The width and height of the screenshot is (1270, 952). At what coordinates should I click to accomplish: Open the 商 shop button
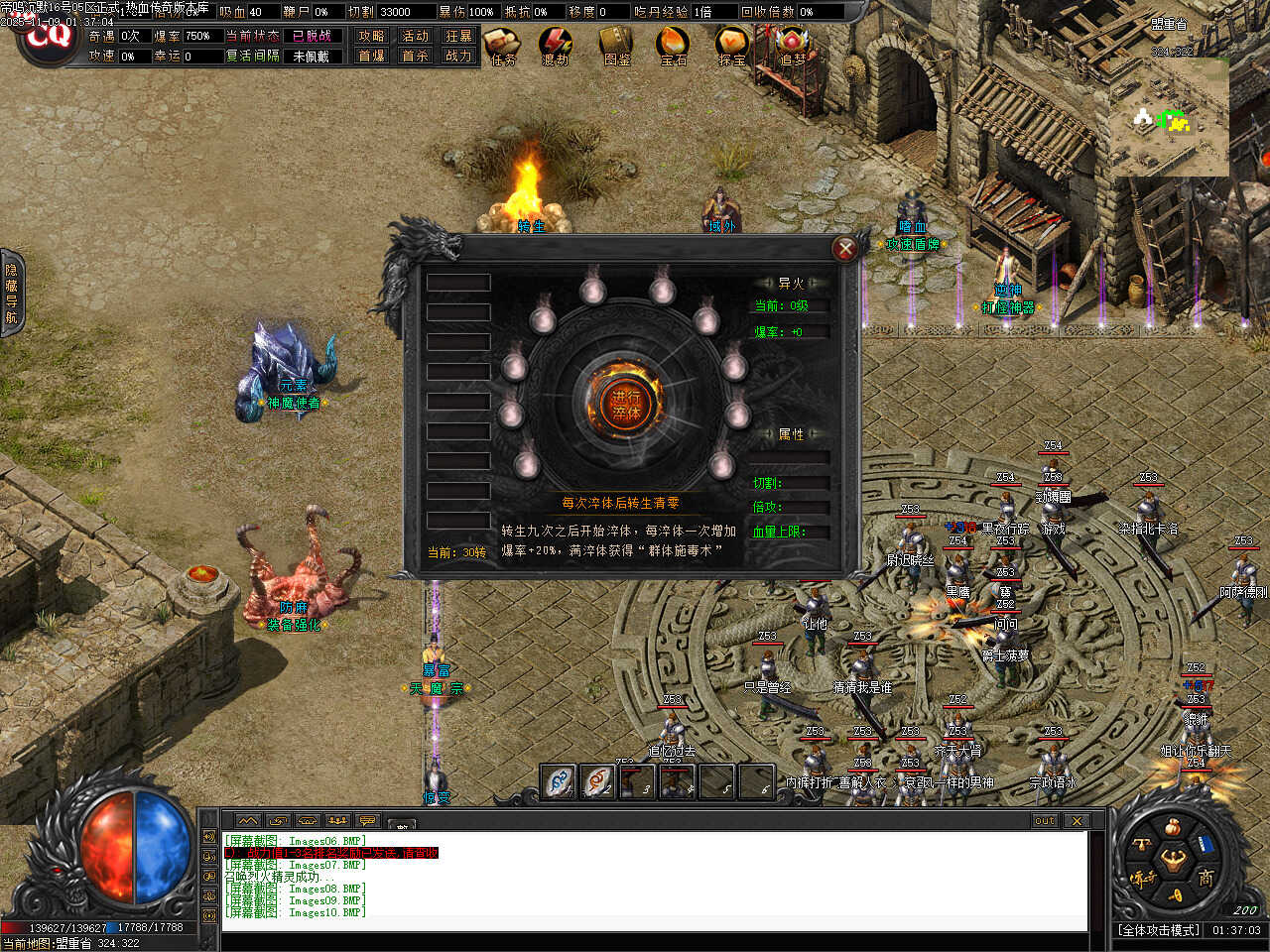[x=1206, y=878]
